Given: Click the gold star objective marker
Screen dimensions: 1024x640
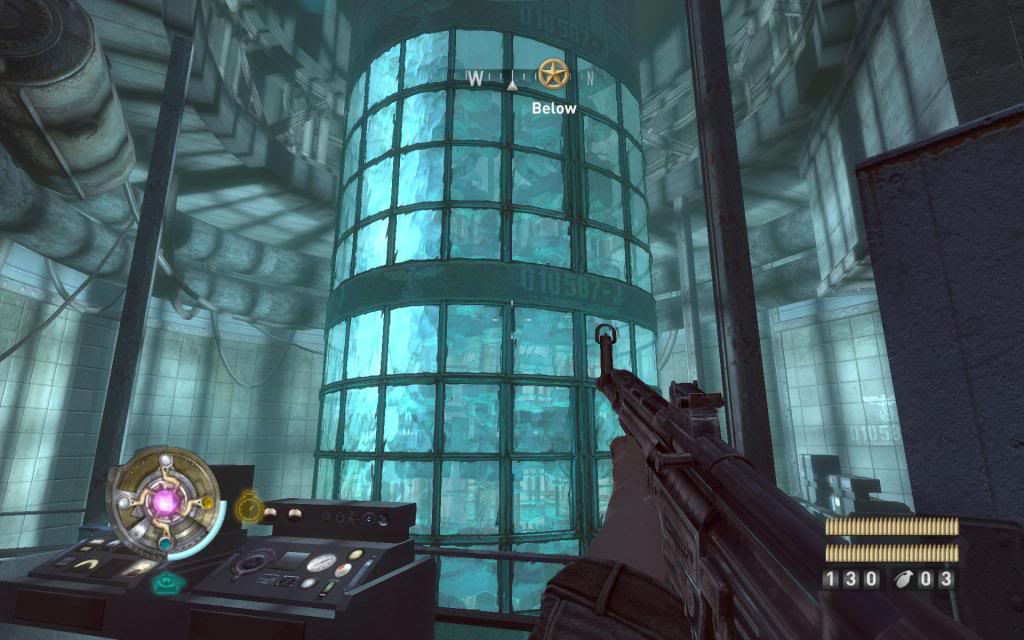Looking at the screenshot, I should [x=550, y=73].
